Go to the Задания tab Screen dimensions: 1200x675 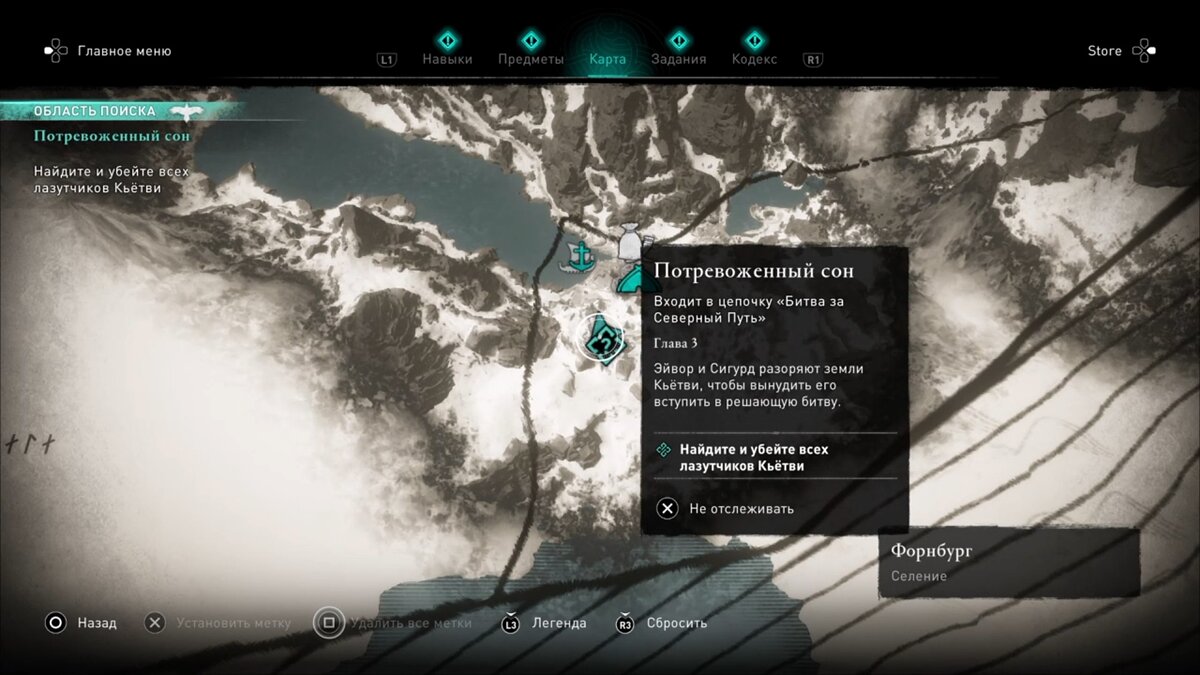pos(679,59)
